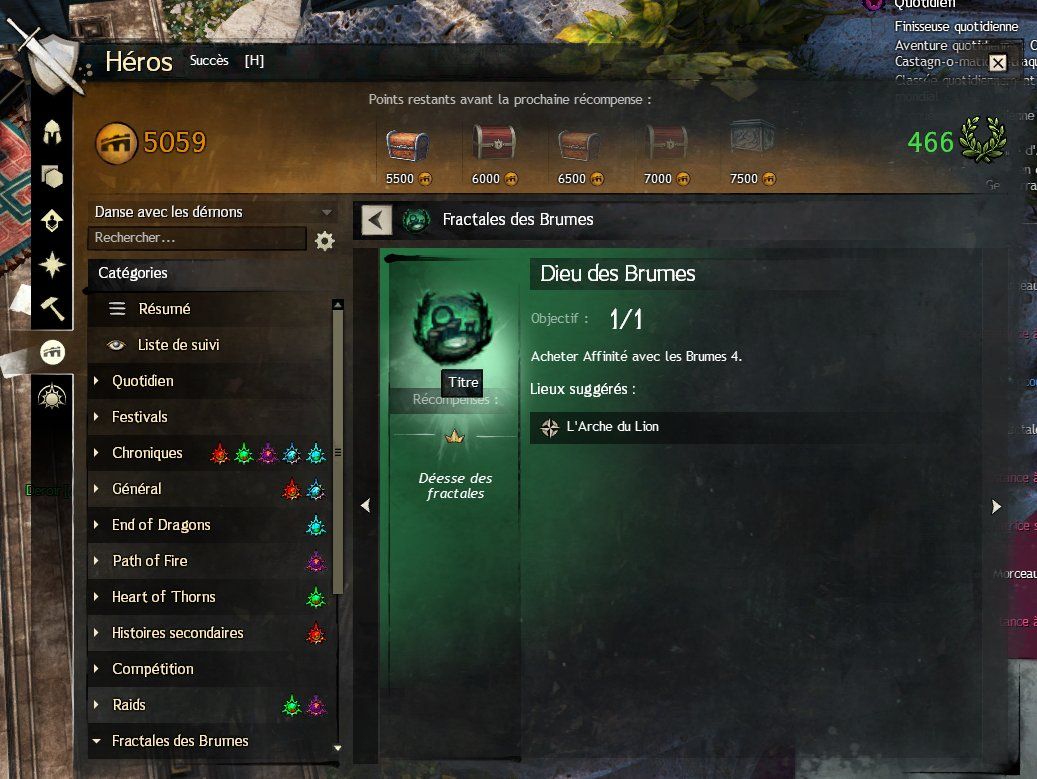Show the Résumé overview
This screenshot has width=1037, height=779.
(164, 309)
